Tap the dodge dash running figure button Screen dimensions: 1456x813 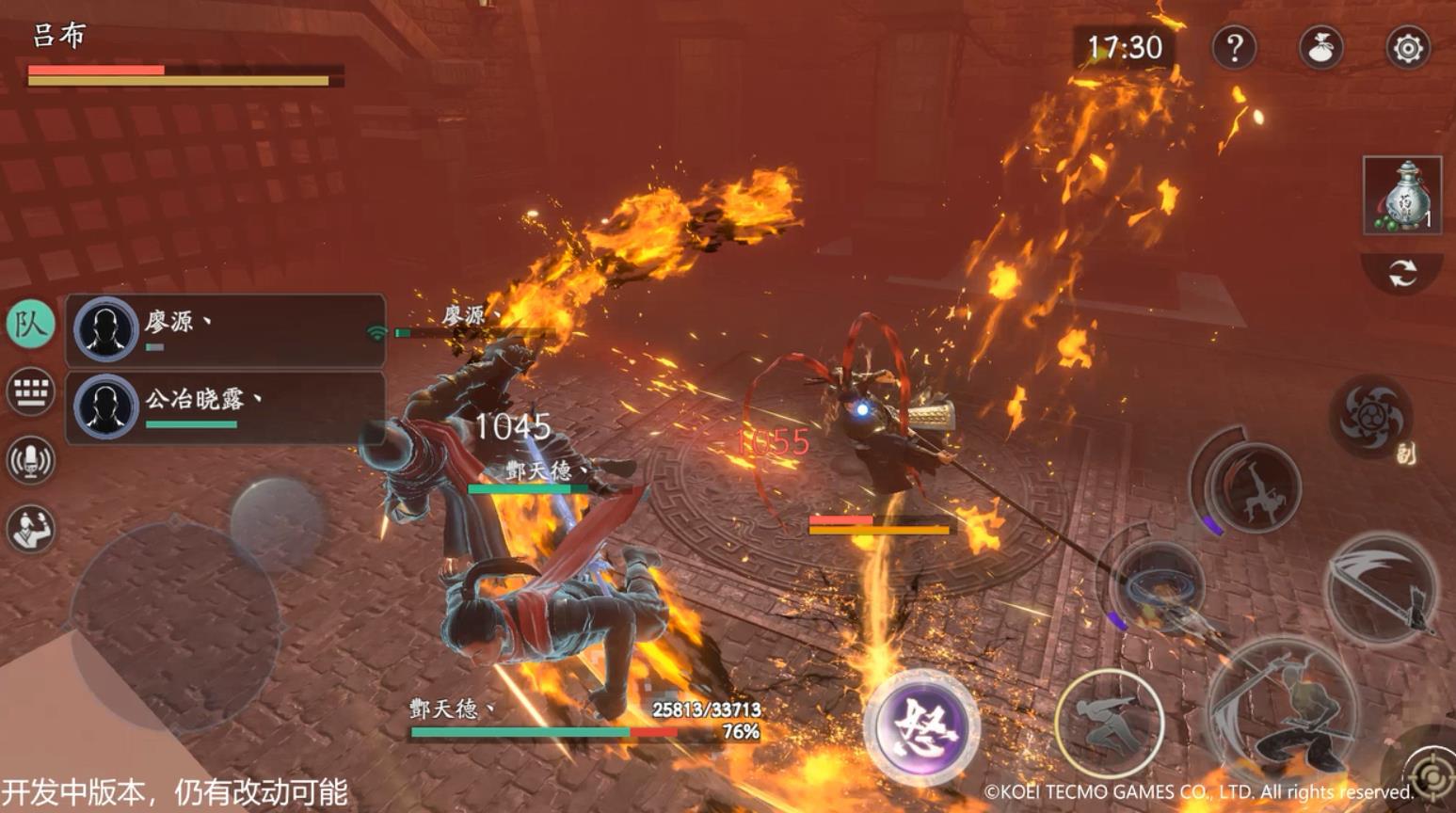1110,723
